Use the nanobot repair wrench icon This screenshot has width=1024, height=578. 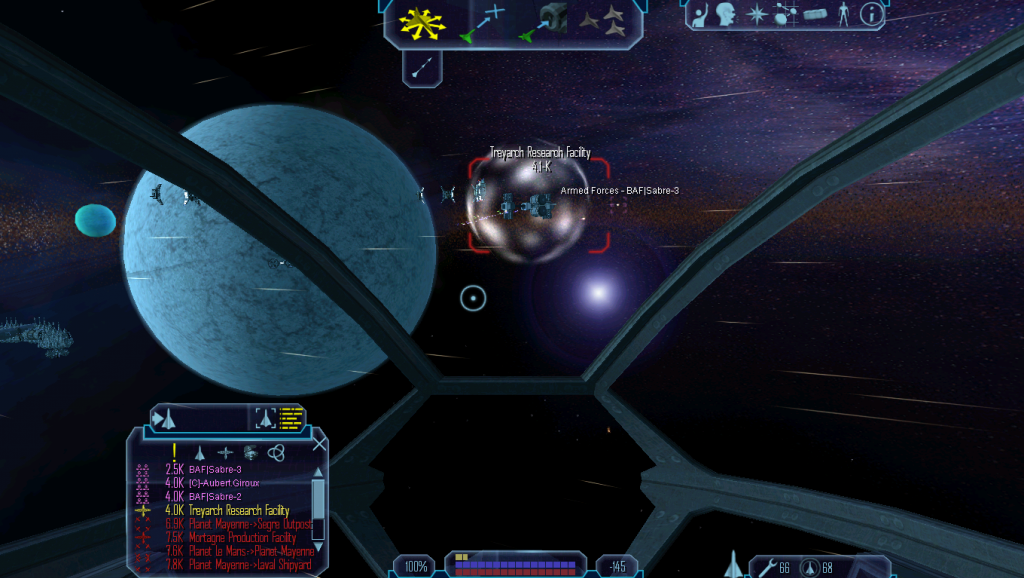(x=766, y=568)
